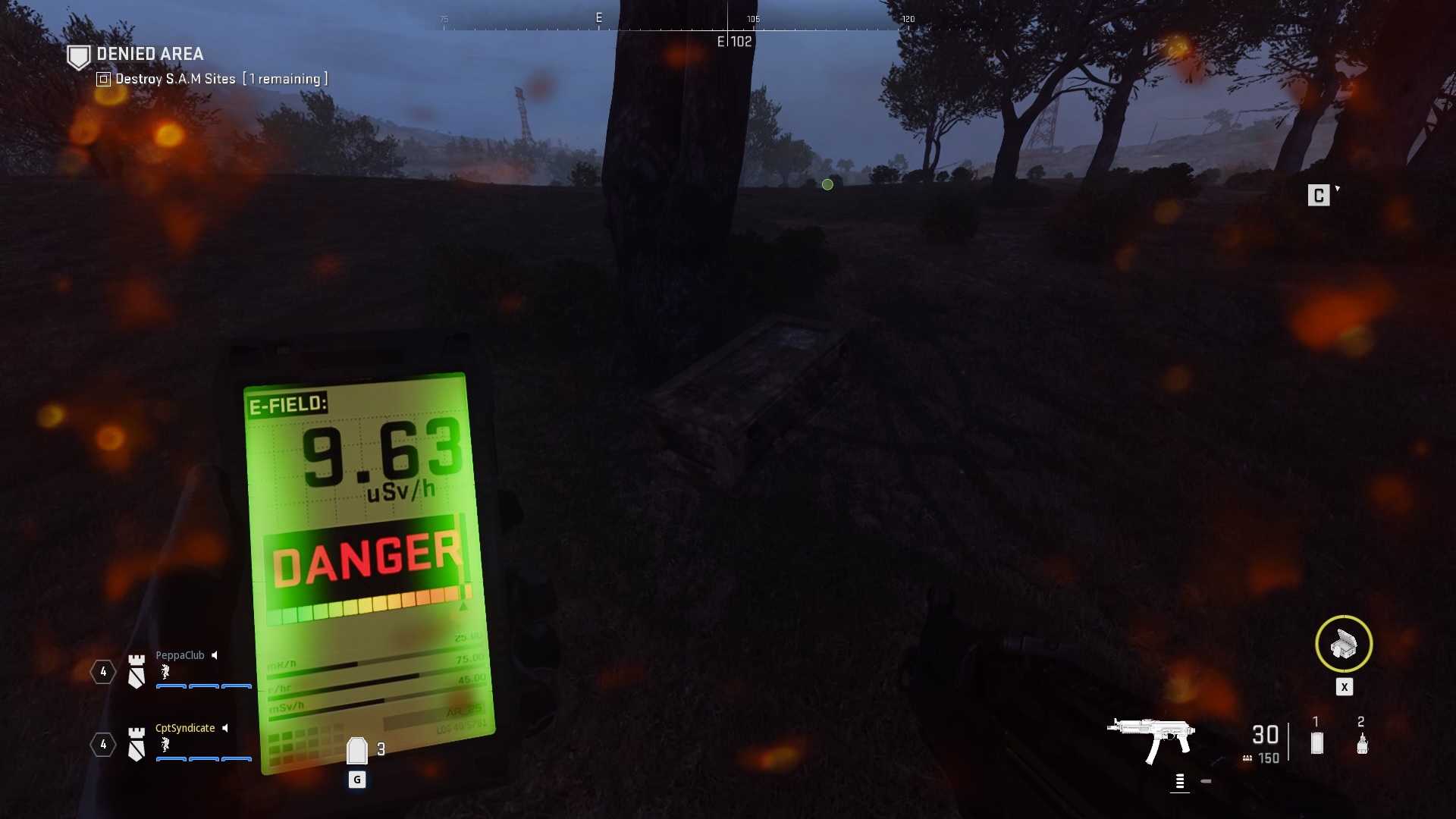Click the reserve ammo icon next to 150

1247,758
